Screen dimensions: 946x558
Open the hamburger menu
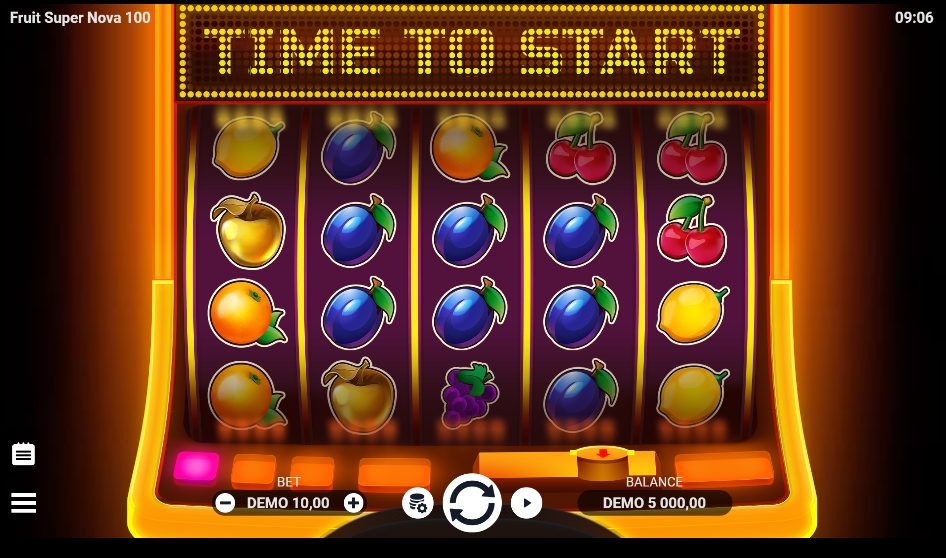(x=23, y=502)
